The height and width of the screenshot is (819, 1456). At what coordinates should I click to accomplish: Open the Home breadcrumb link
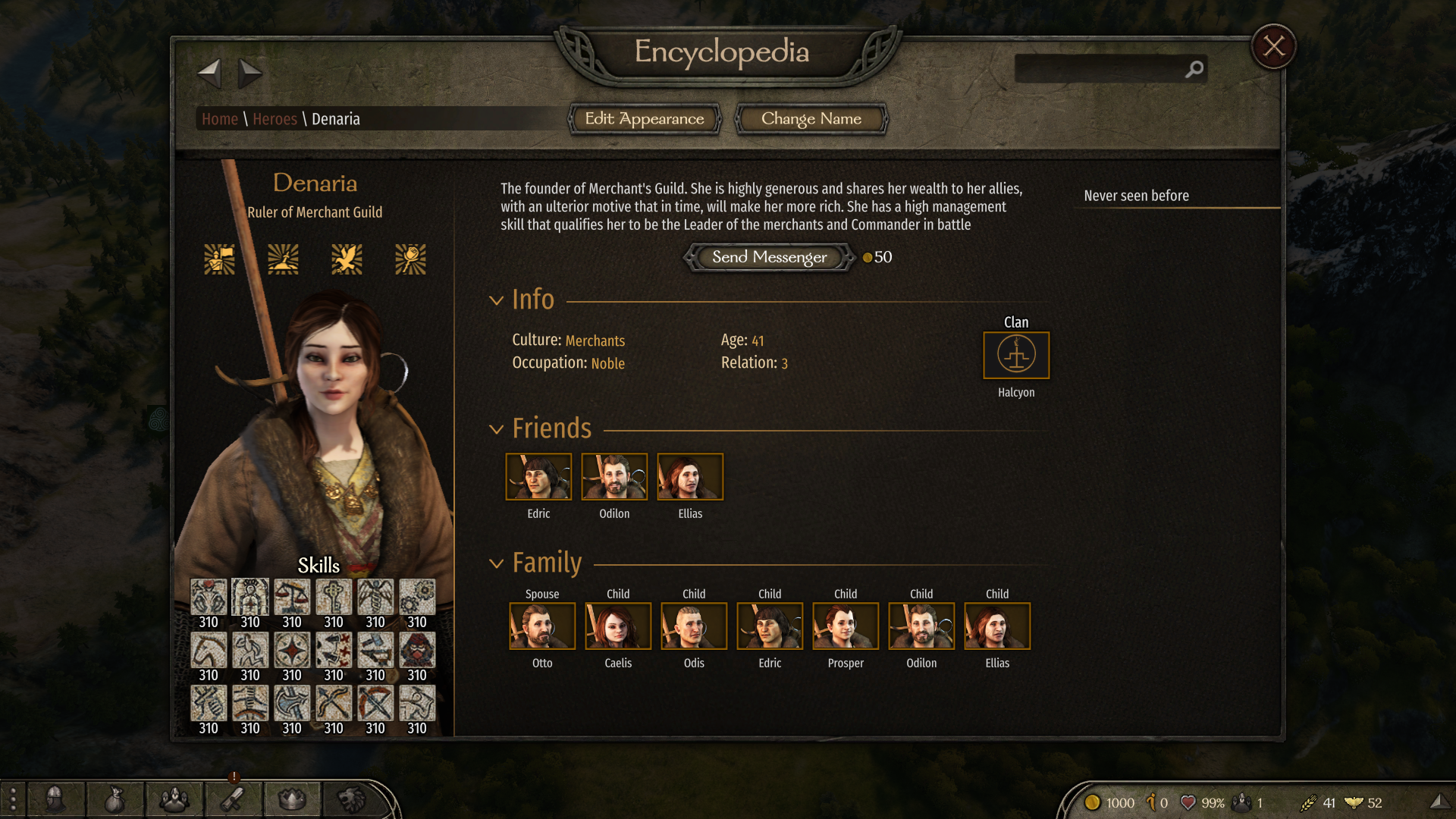(x=220, y=119)
